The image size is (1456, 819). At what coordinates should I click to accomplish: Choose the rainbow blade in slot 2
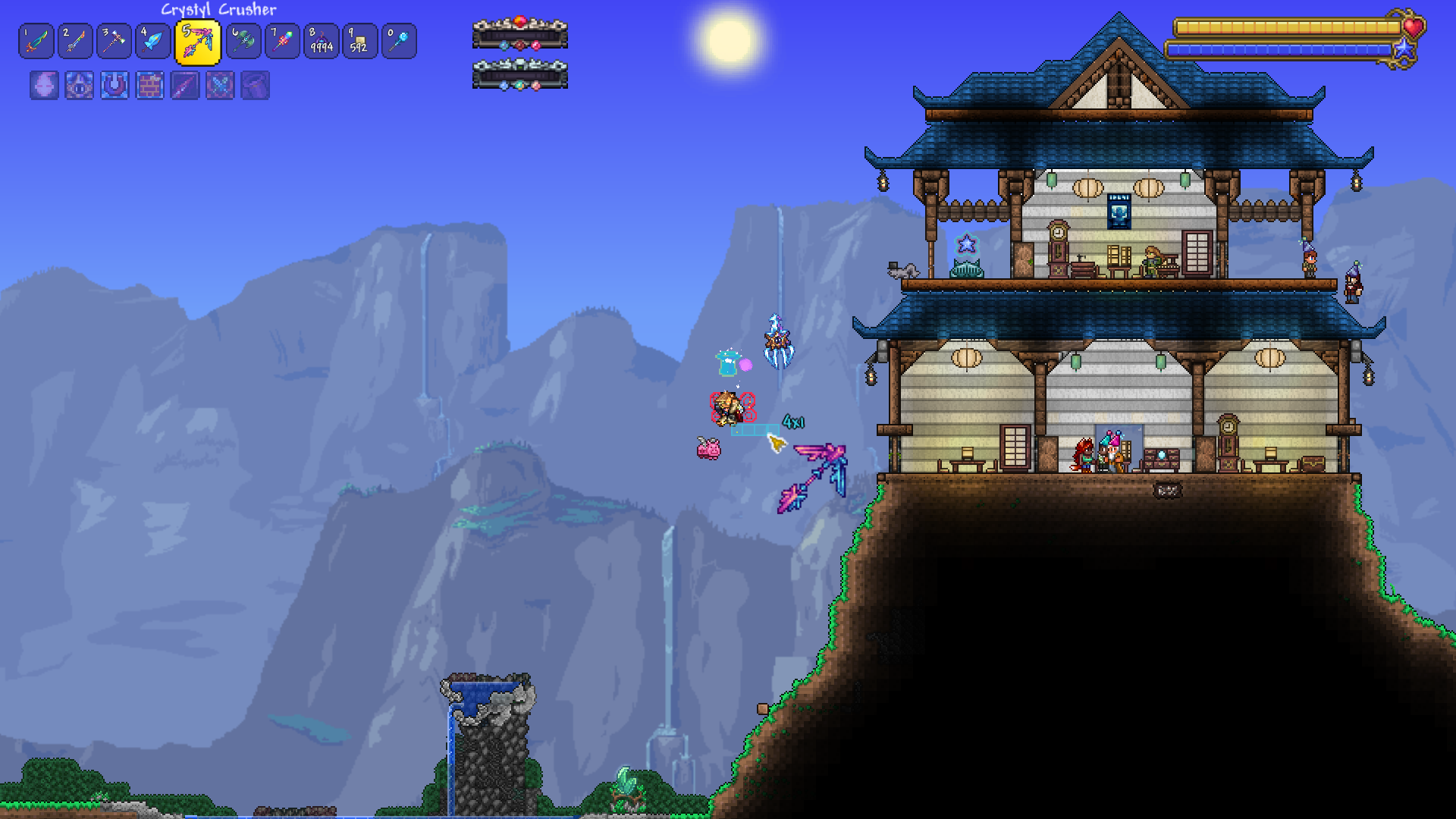(76, 41)
